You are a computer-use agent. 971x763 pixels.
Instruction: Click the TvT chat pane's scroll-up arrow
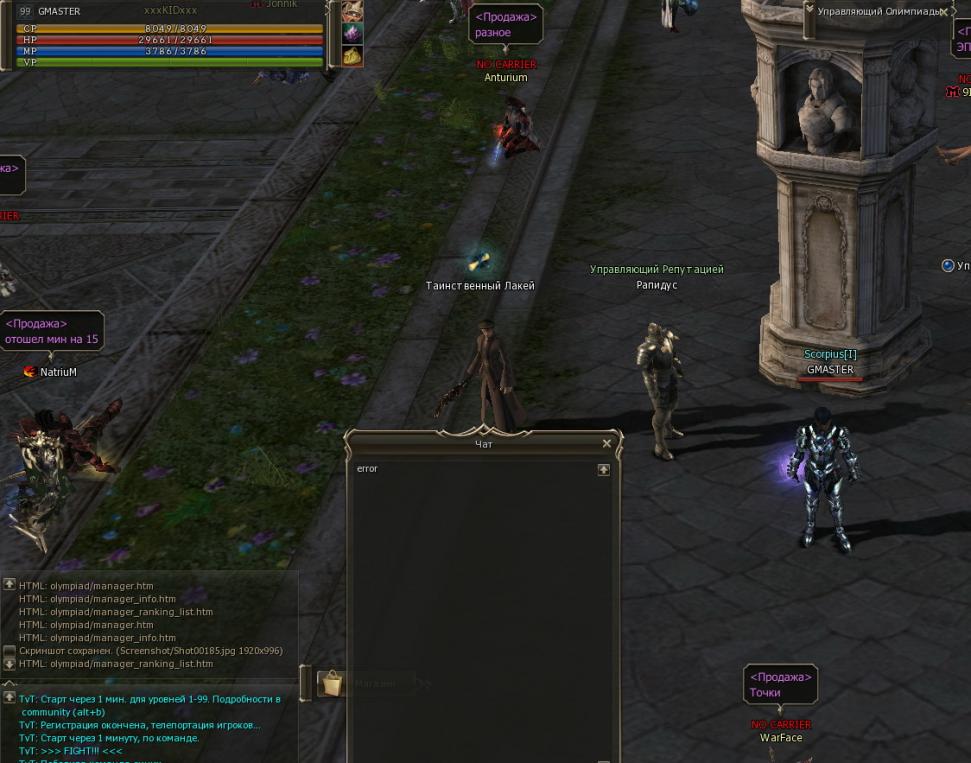(x=9, y=697)
